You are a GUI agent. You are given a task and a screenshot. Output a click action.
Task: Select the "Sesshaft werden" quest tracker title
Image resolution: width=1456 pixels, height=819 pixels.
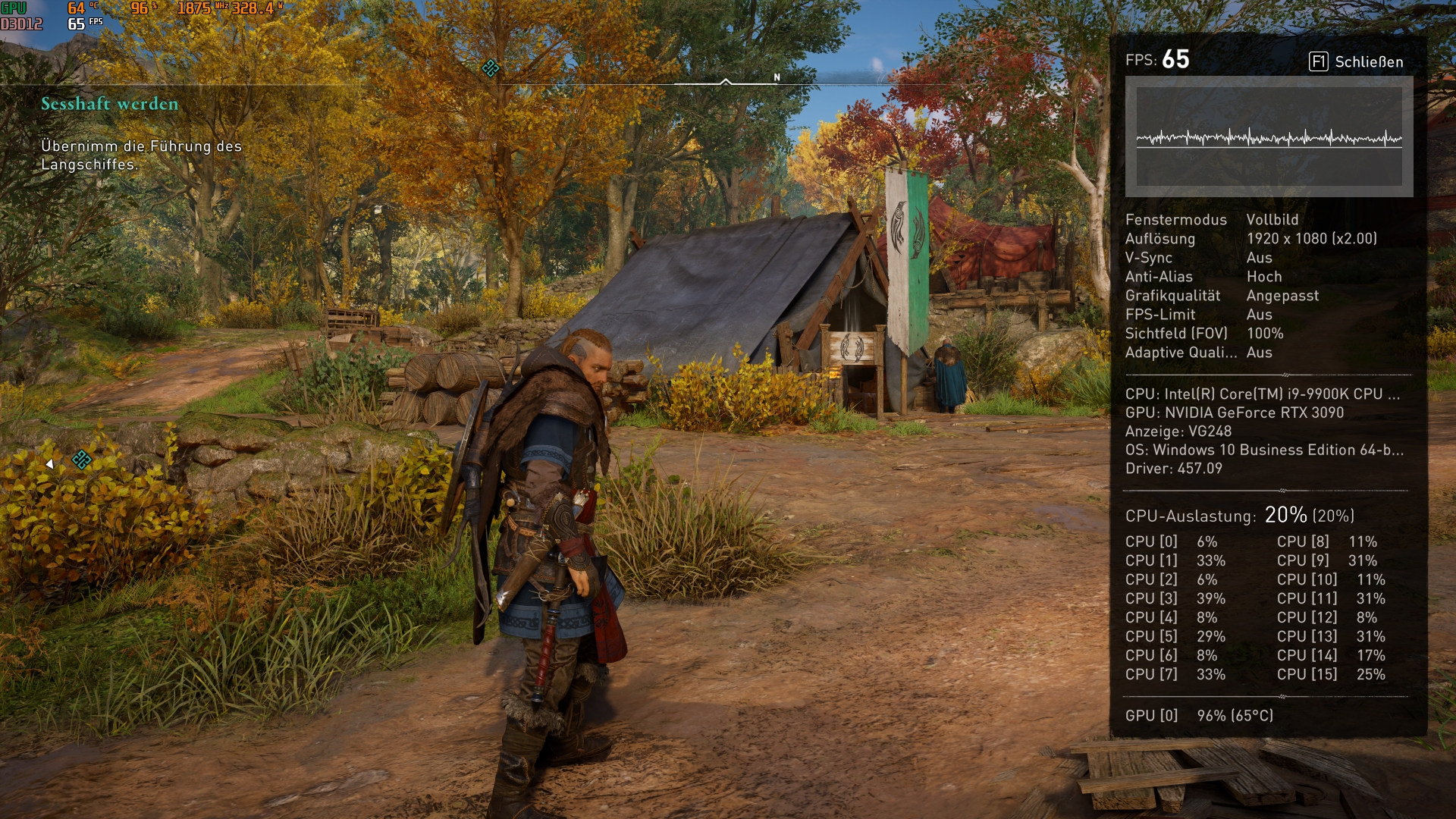tap(109, 104)
